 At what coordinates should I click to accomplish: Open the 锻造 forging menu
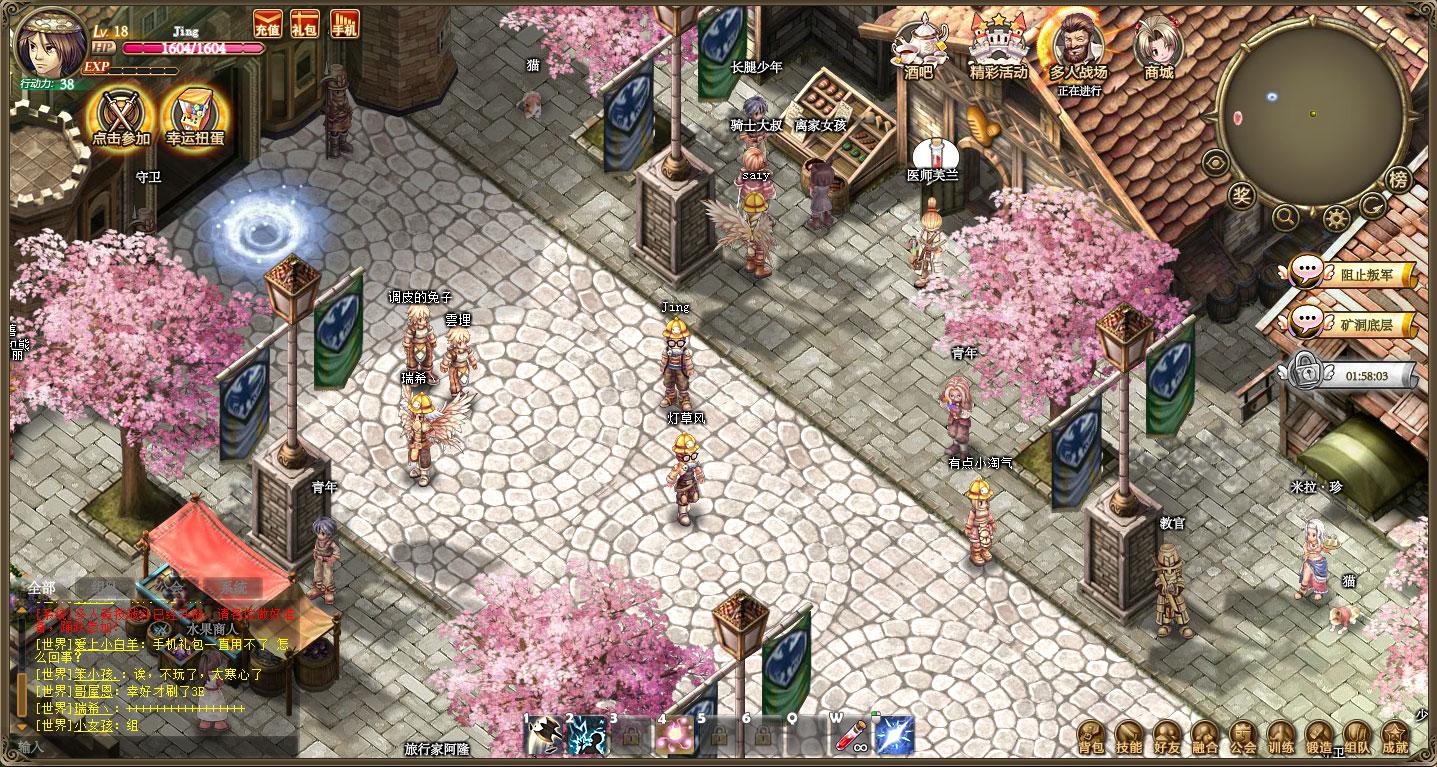(1319, 737)
